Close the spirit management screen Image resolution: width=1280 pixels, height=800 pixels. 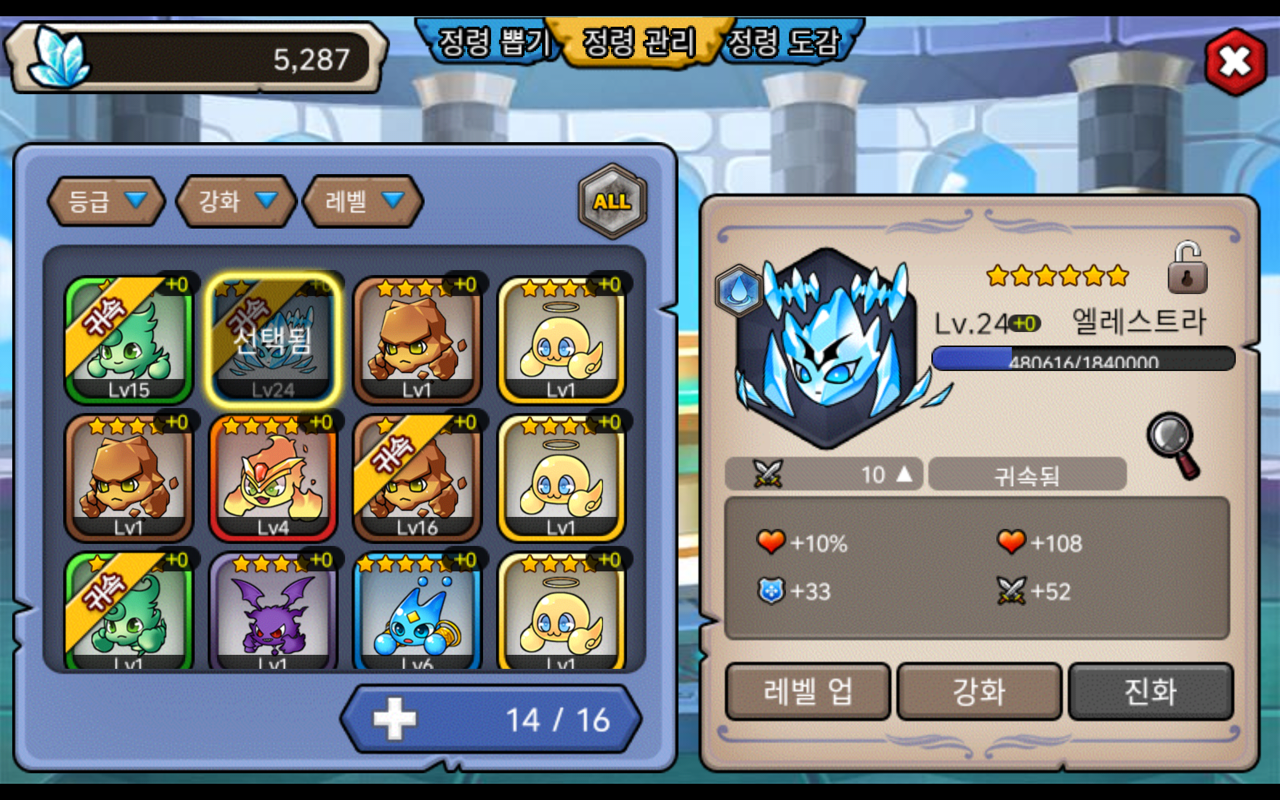[1235, 62]
